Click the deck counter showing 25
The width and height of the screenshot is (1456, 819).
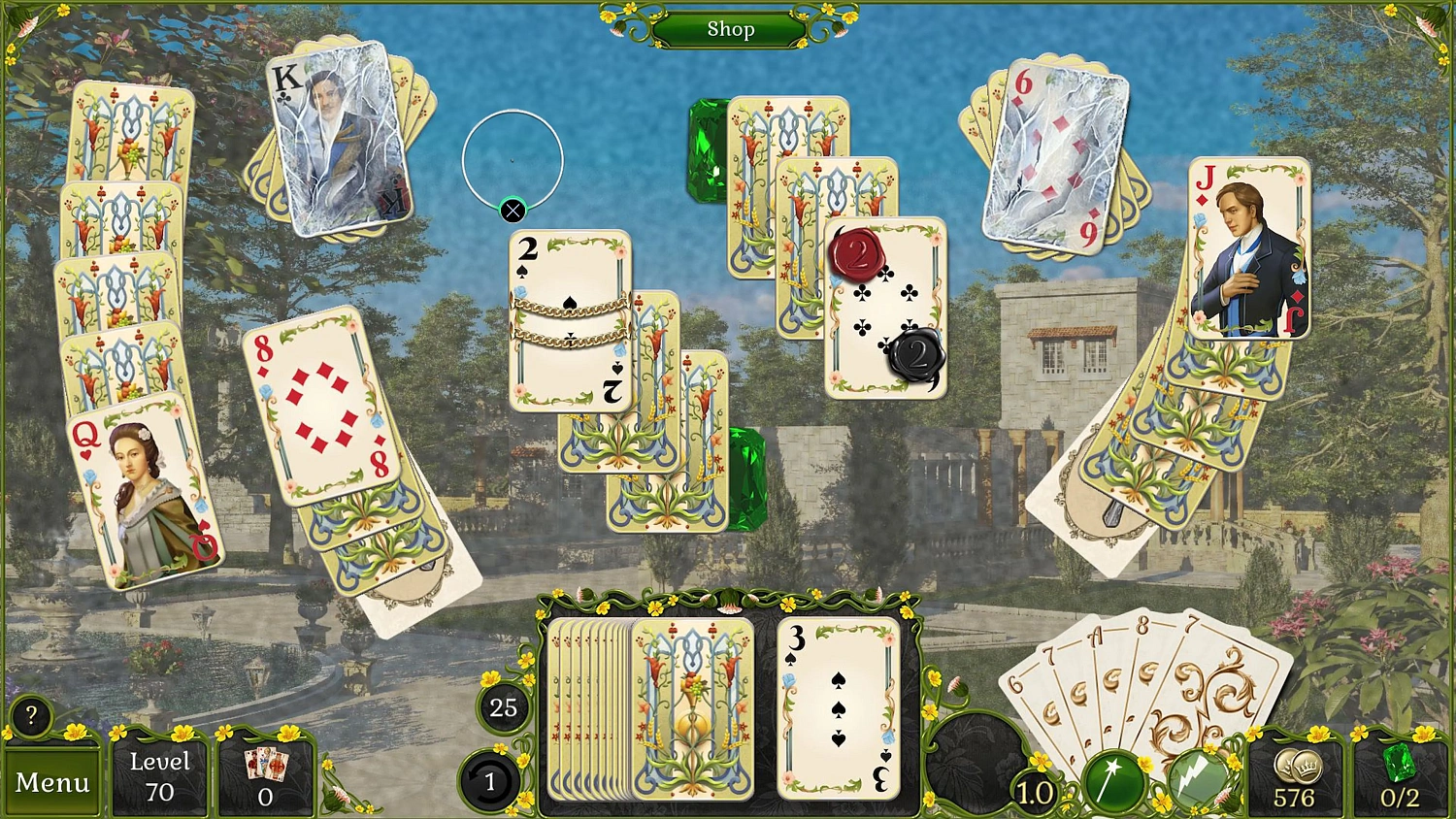[x=504, y=708]
